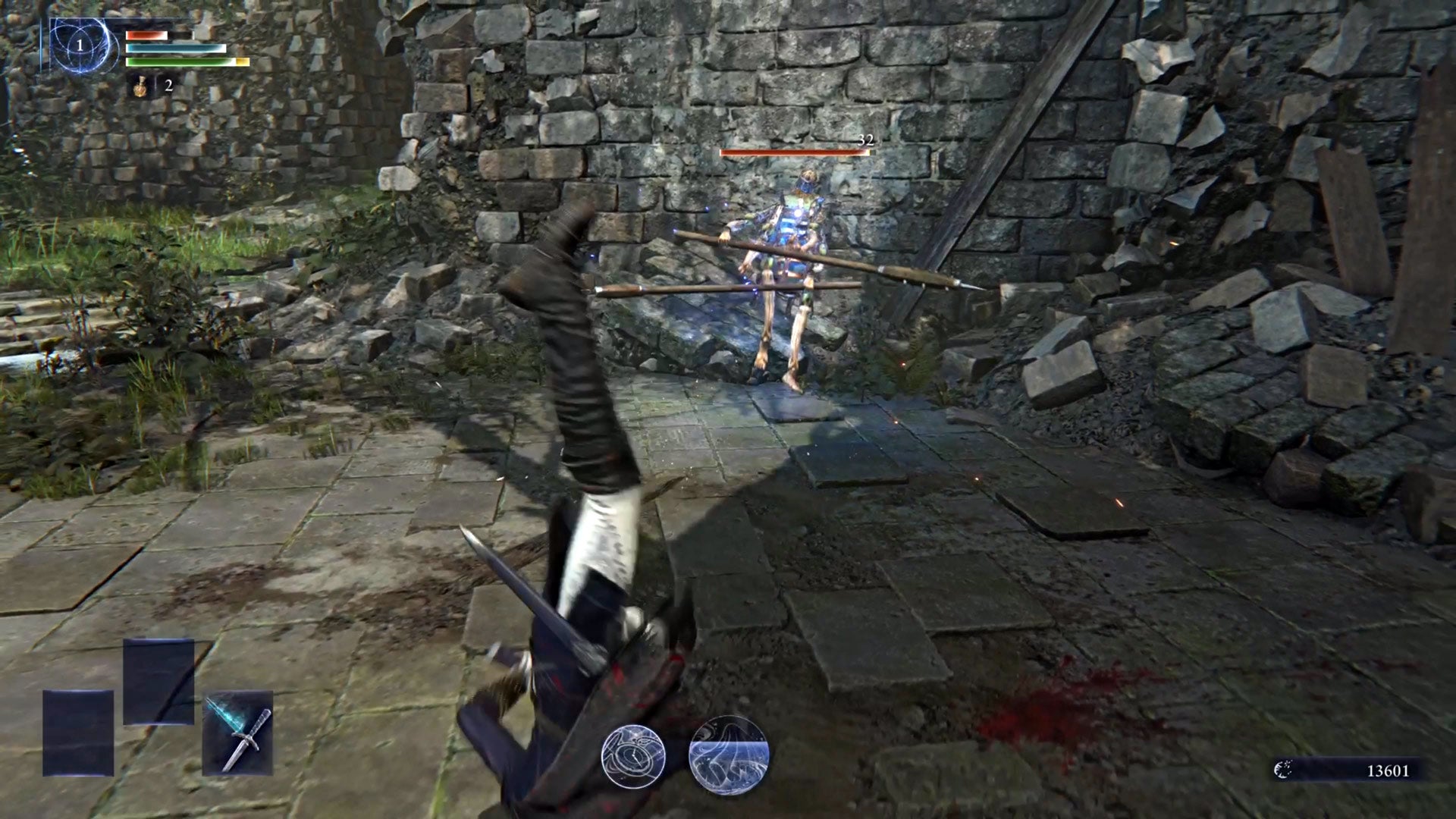Click the yellow segment of the stamina bar
Image resolution: width=1456 pixels, height=819 pixels.
[x=241, y=61]
